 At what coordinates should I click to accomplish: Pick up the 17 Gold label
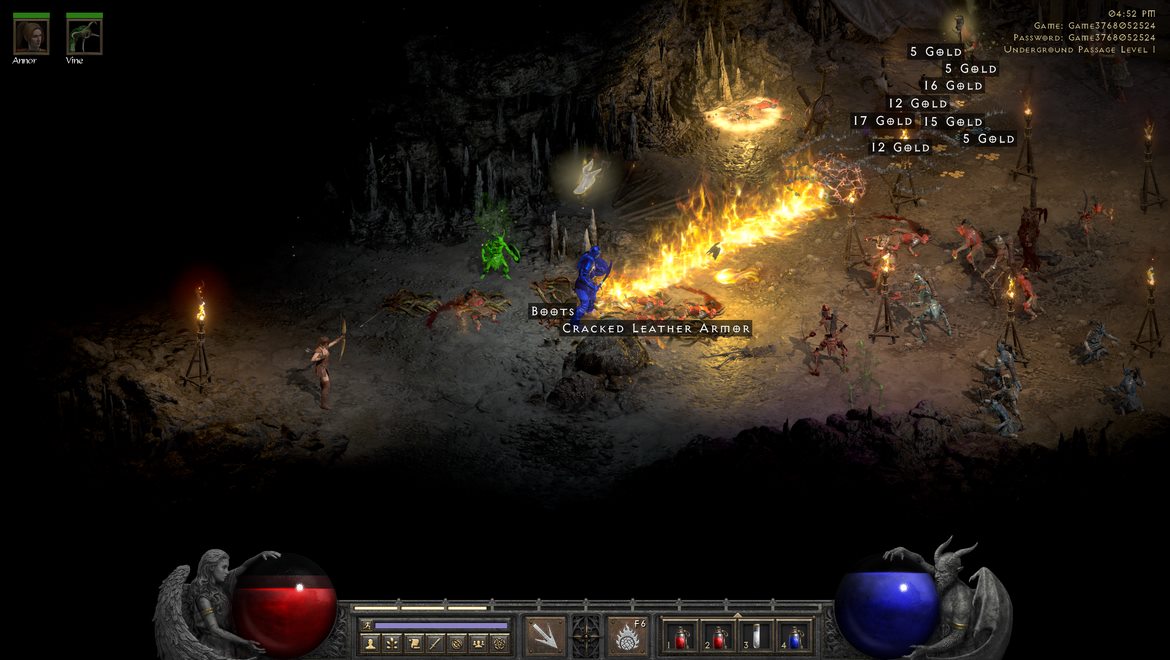pyautogui.click(x=882, y=121)
